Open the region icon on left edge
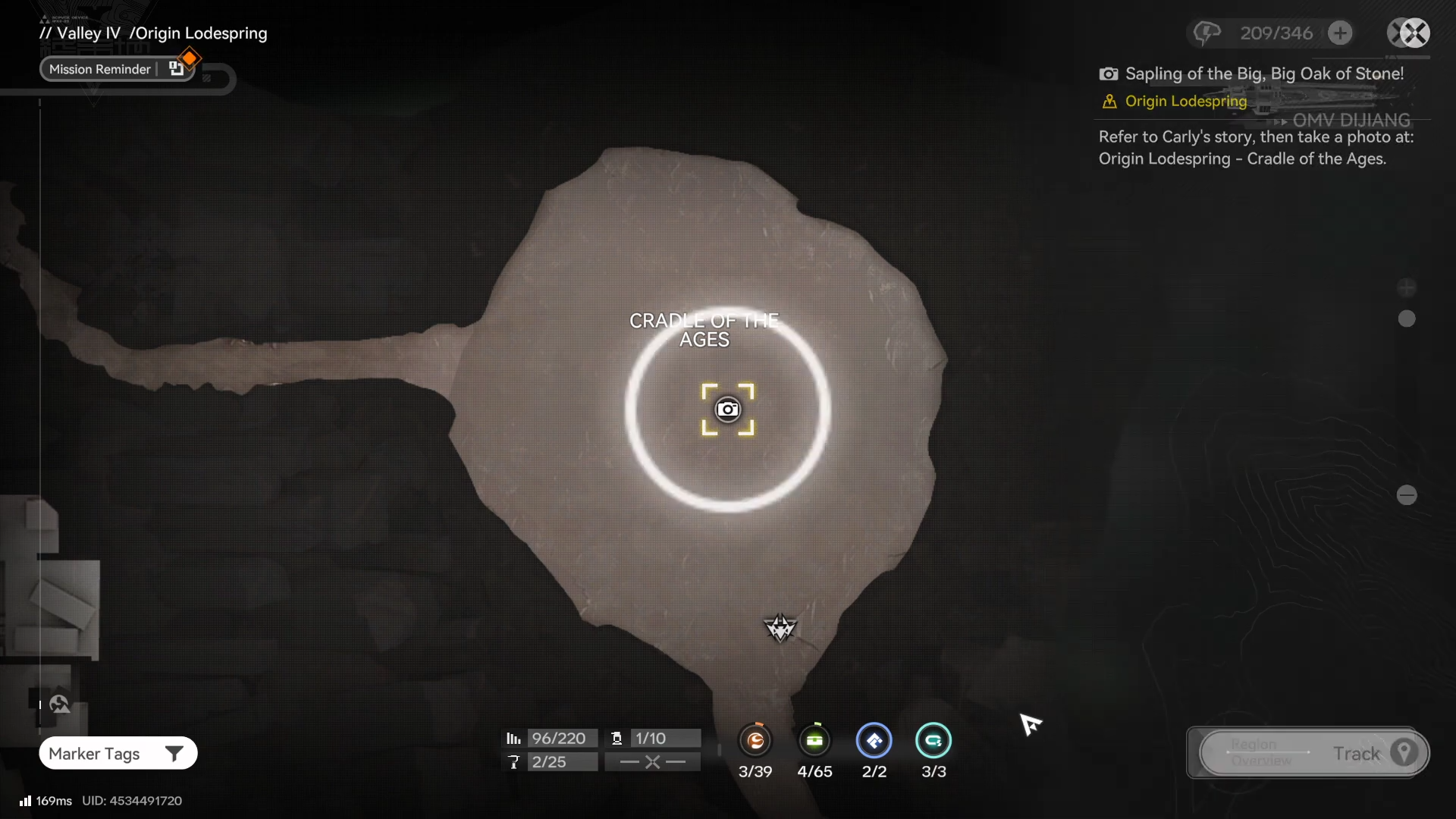Screen dimensions: 1456x819 (59, 704)
